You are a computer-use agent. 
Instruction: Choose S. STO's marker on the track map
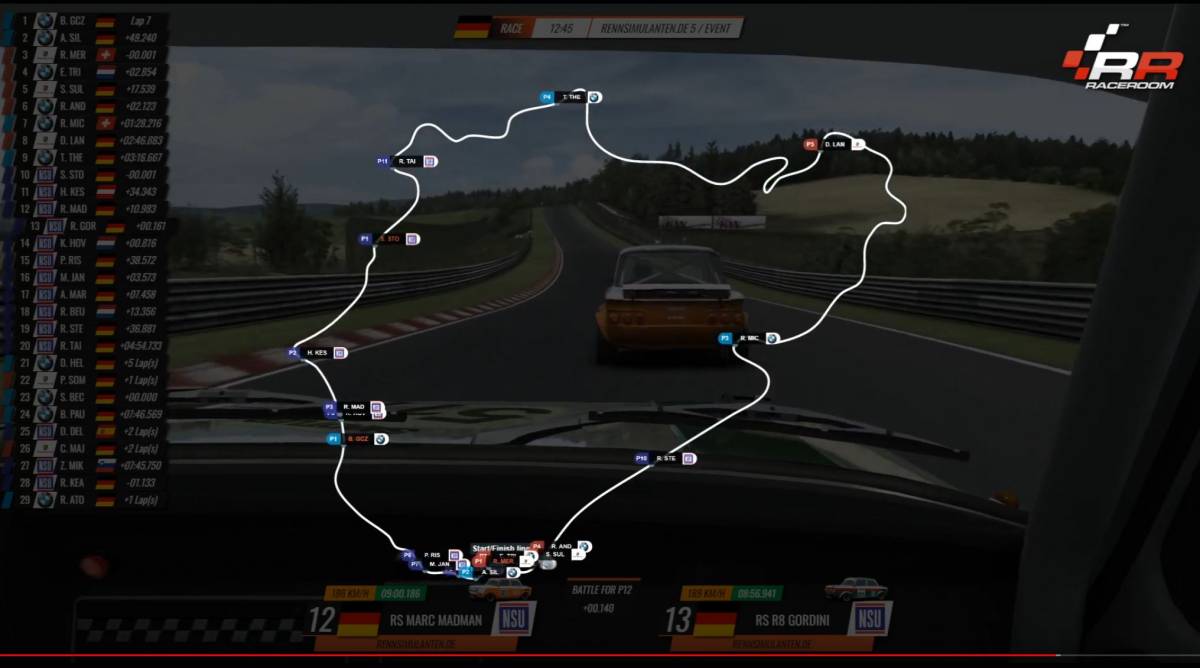pos(388,239)
